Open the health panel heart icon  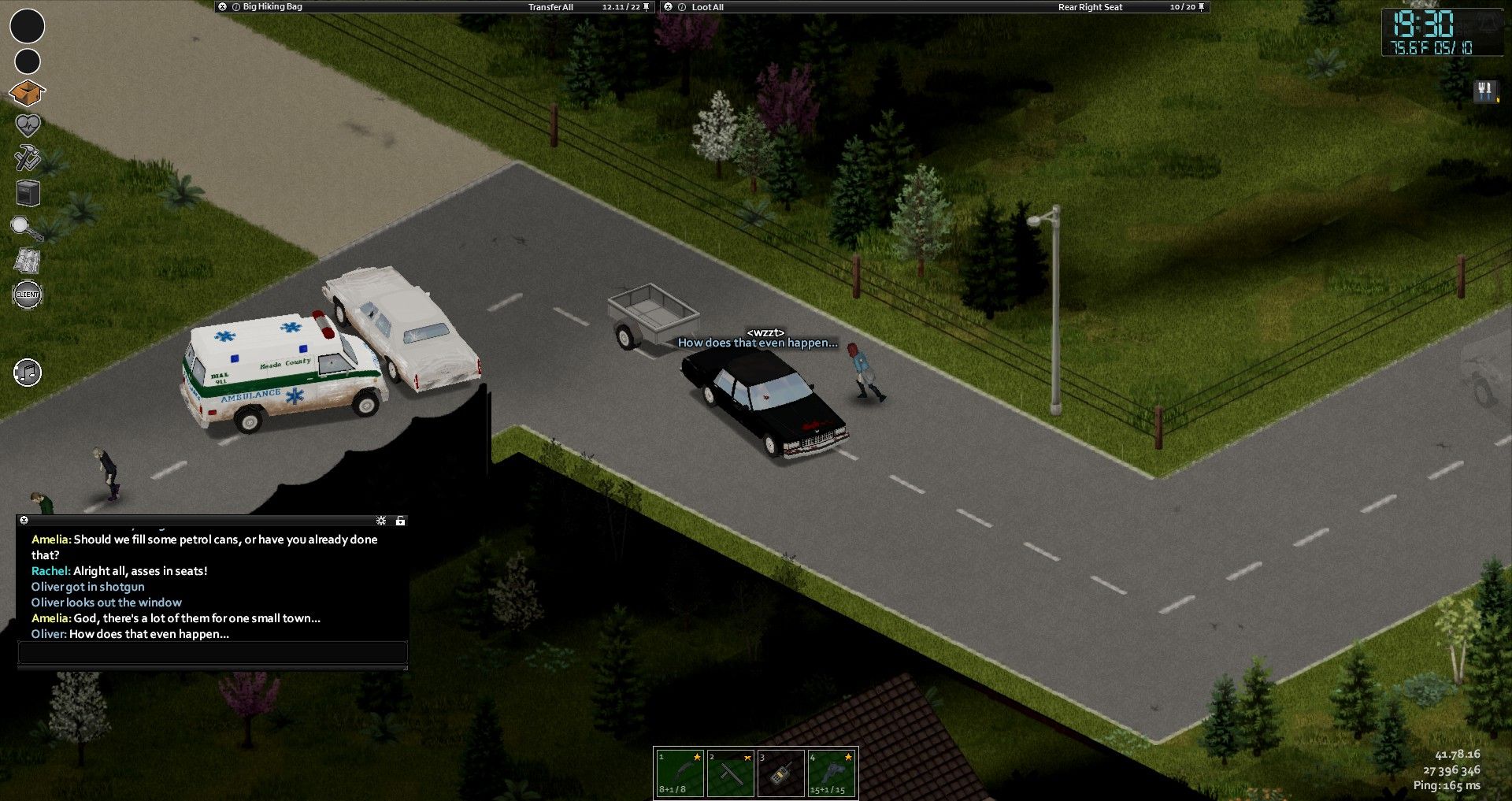28,125
